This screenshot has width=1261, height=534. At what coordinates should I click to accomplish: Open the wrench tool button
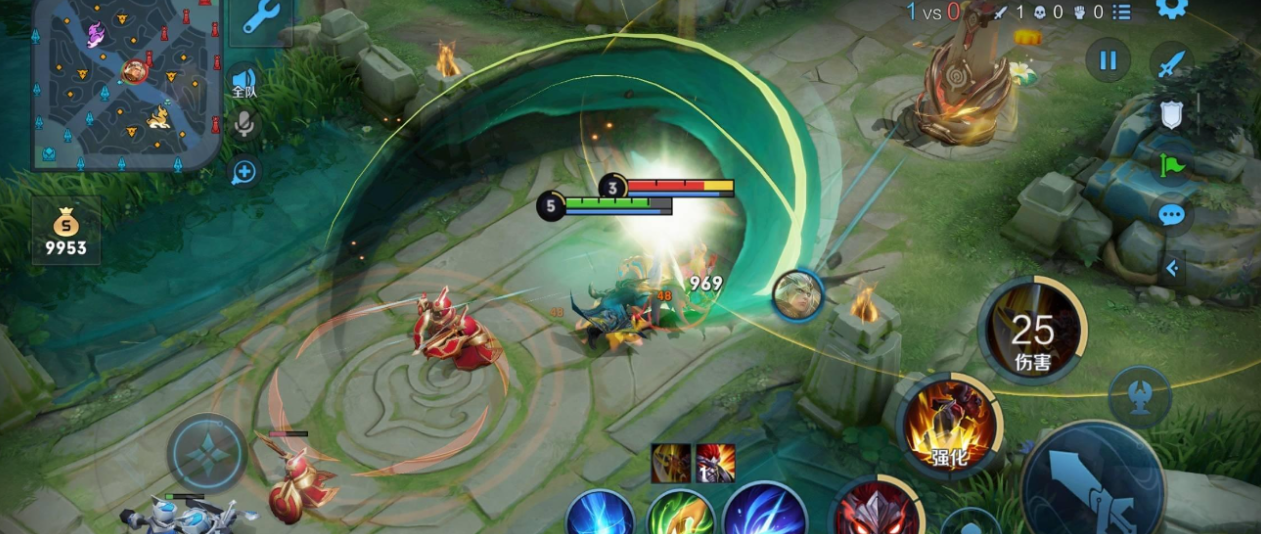pos(261,17)
